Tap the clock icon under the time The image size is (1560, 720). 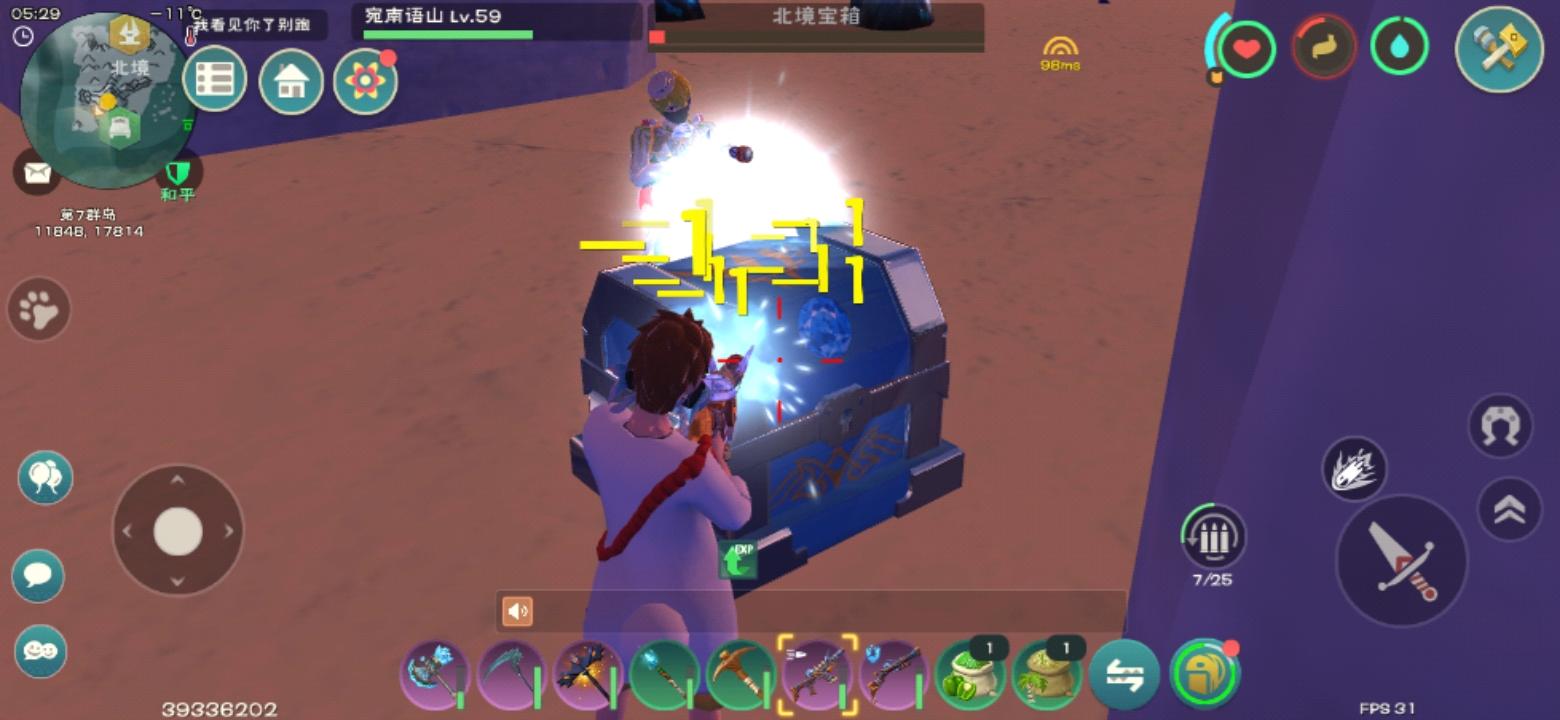tap(22, 36)
